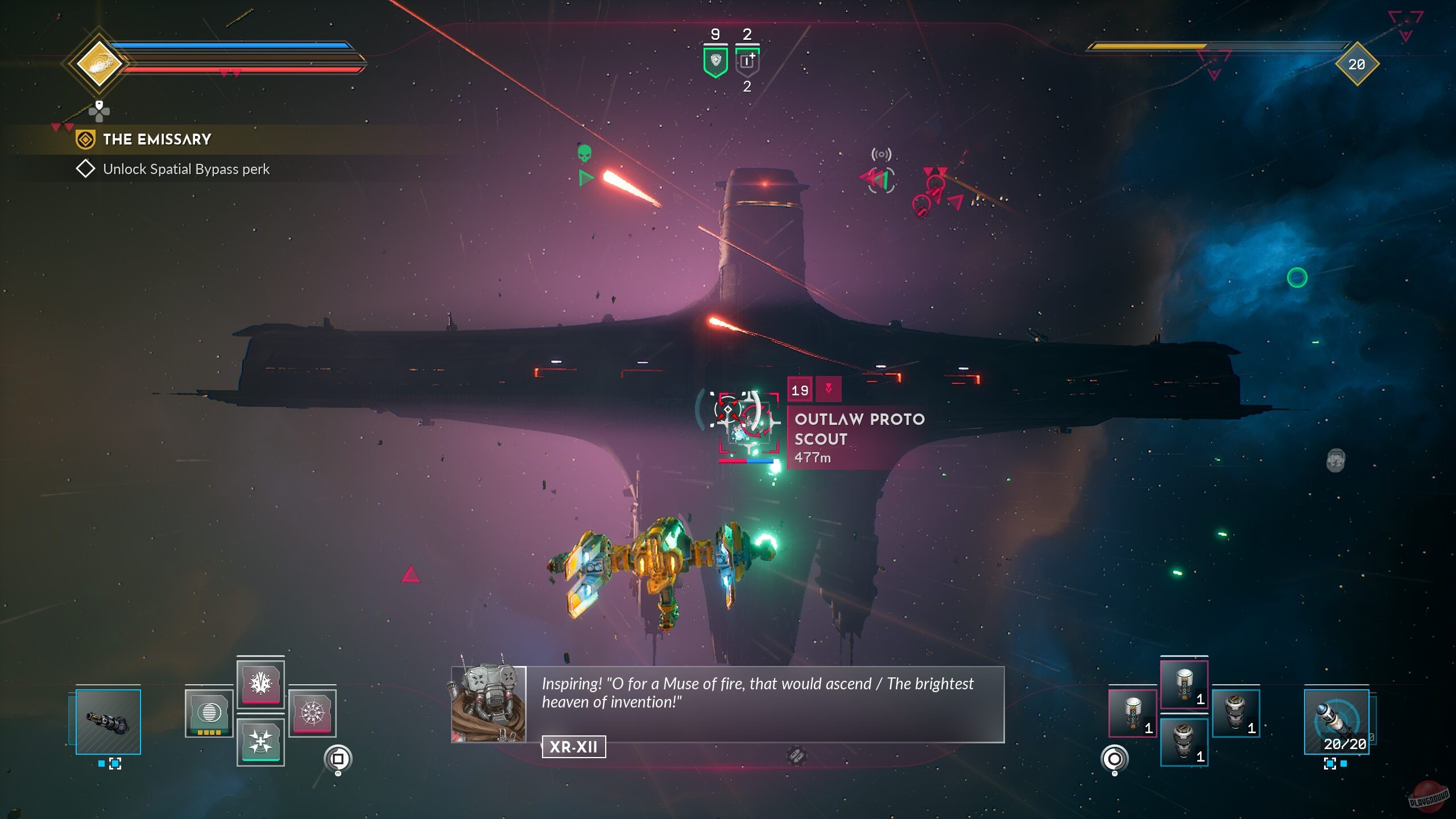Activate the striped sphere device with yellow pips
1456x819 pixels.
point(209,713)
